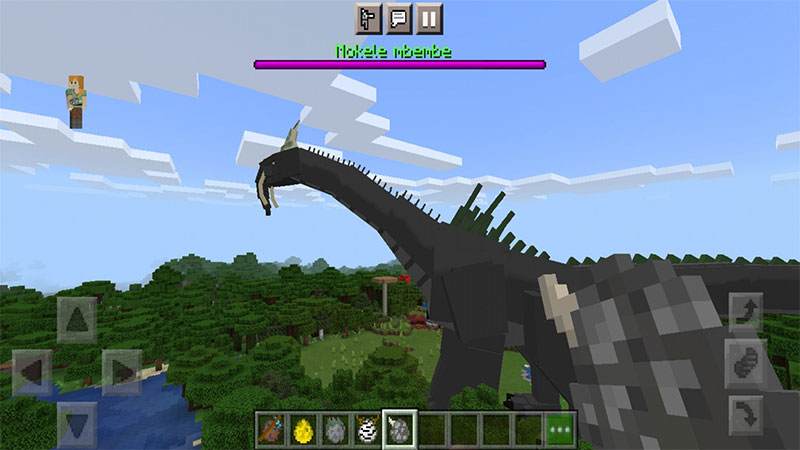
Task: Select the brown feathered item hotbar slot
Action: point(271,428)
